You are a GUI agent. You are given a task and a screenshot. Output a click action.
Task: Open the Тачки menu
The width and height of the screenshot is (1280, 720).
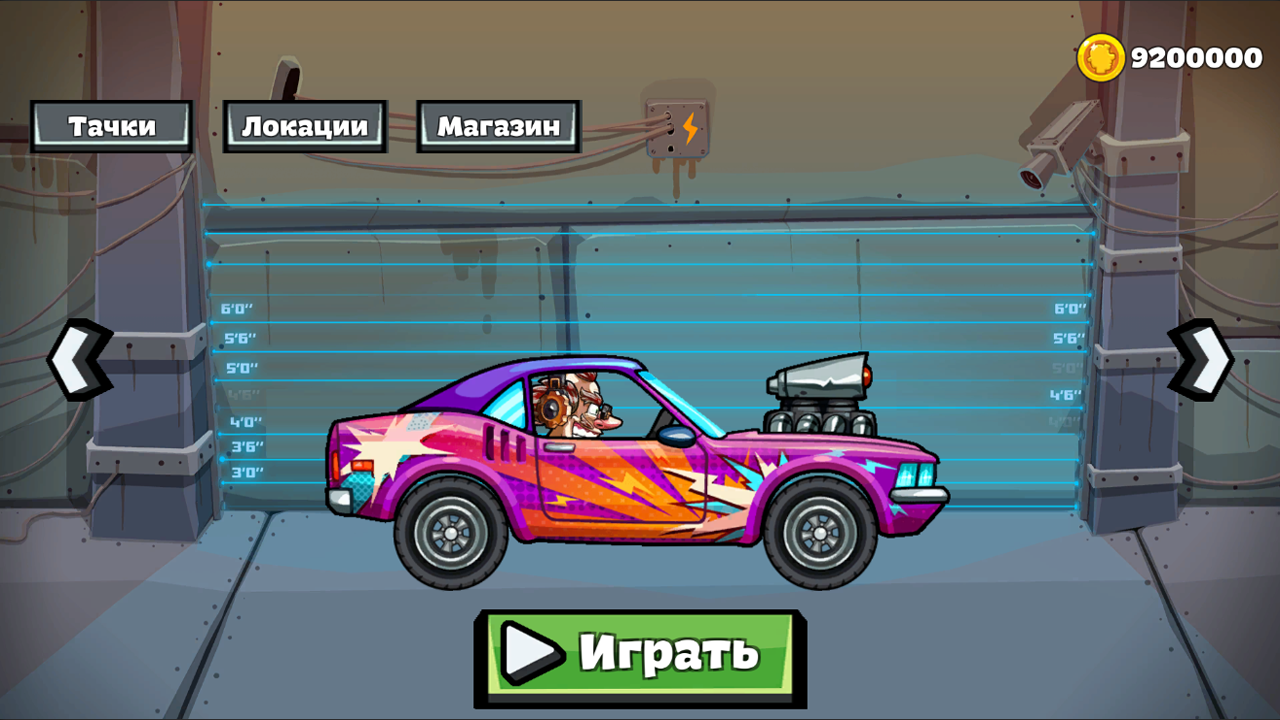pos(111,126)
